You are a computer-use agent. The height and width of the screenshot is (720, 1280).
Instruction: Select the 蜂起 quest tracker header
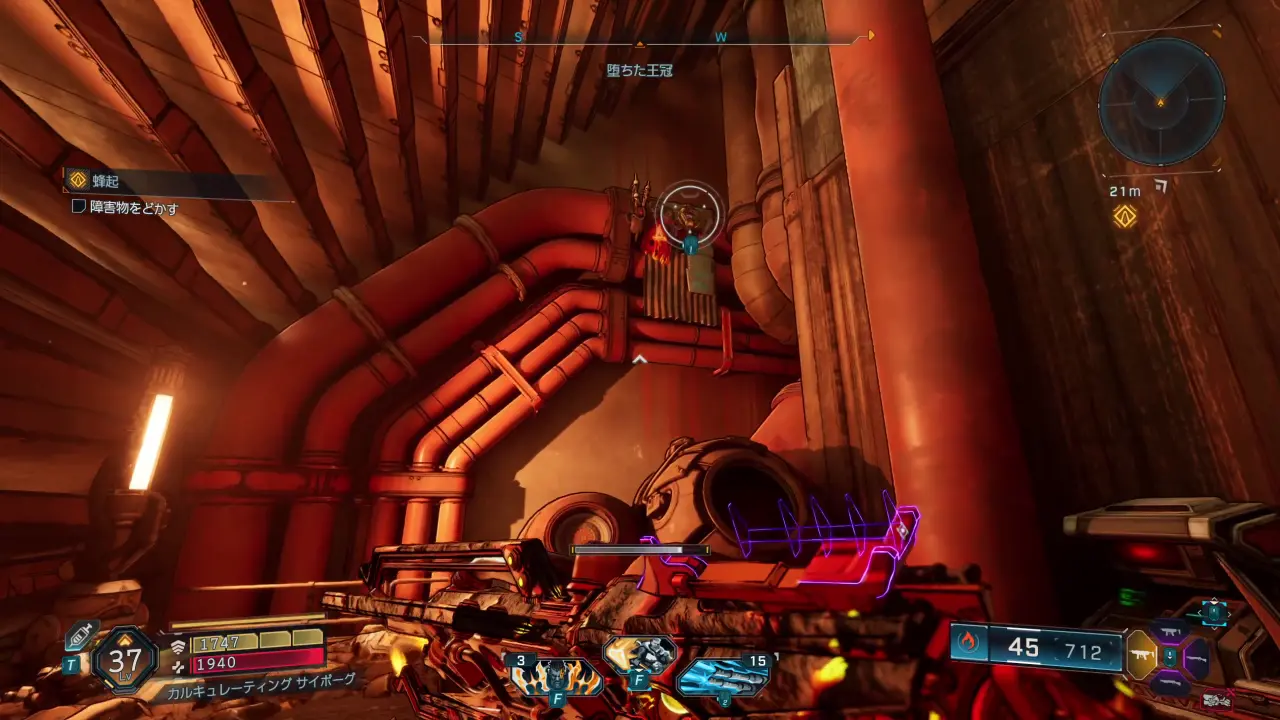tap(104, 180)
